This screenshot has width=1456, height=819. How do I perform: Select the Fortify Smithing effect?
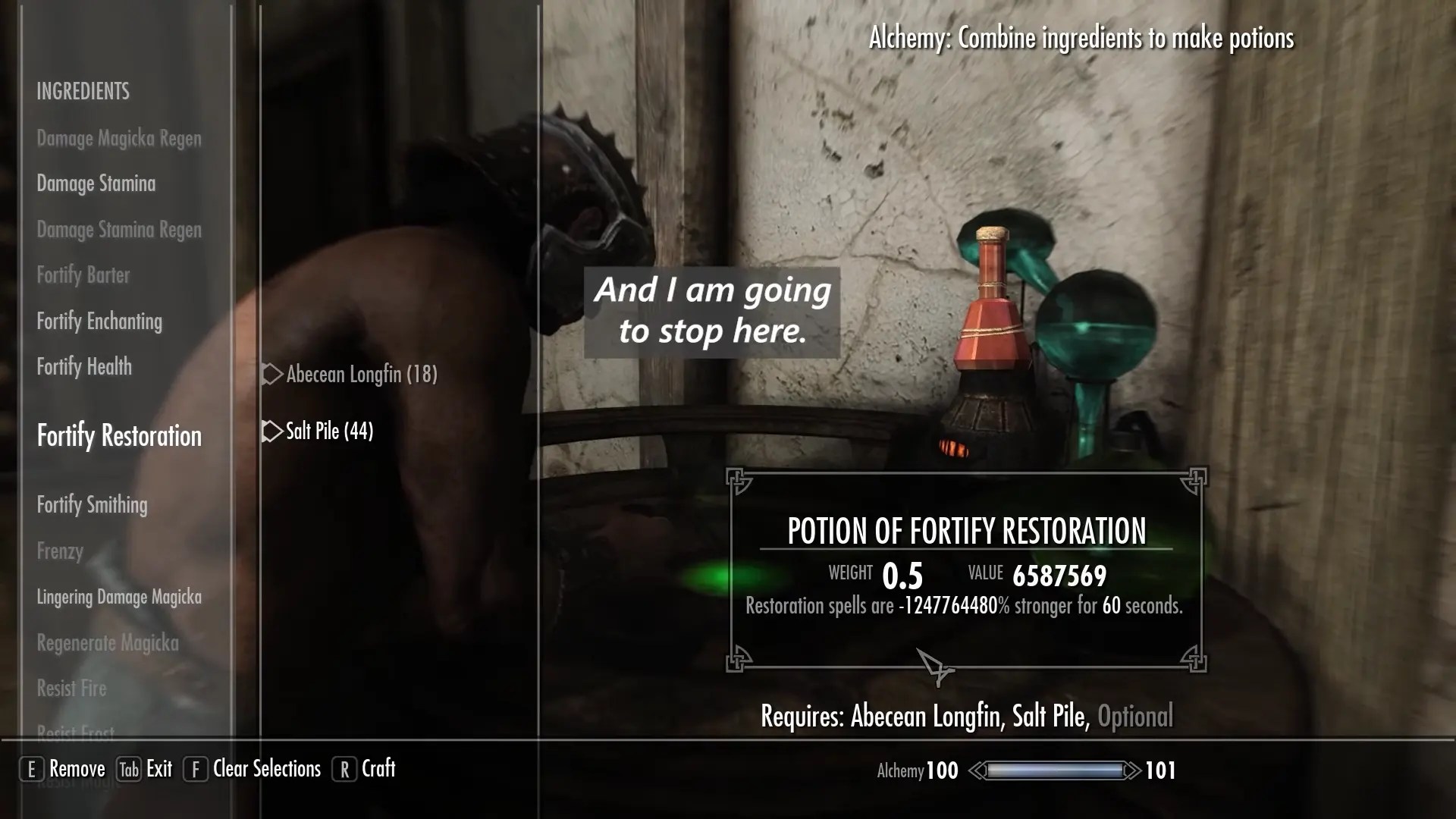[x=92, y=505]
